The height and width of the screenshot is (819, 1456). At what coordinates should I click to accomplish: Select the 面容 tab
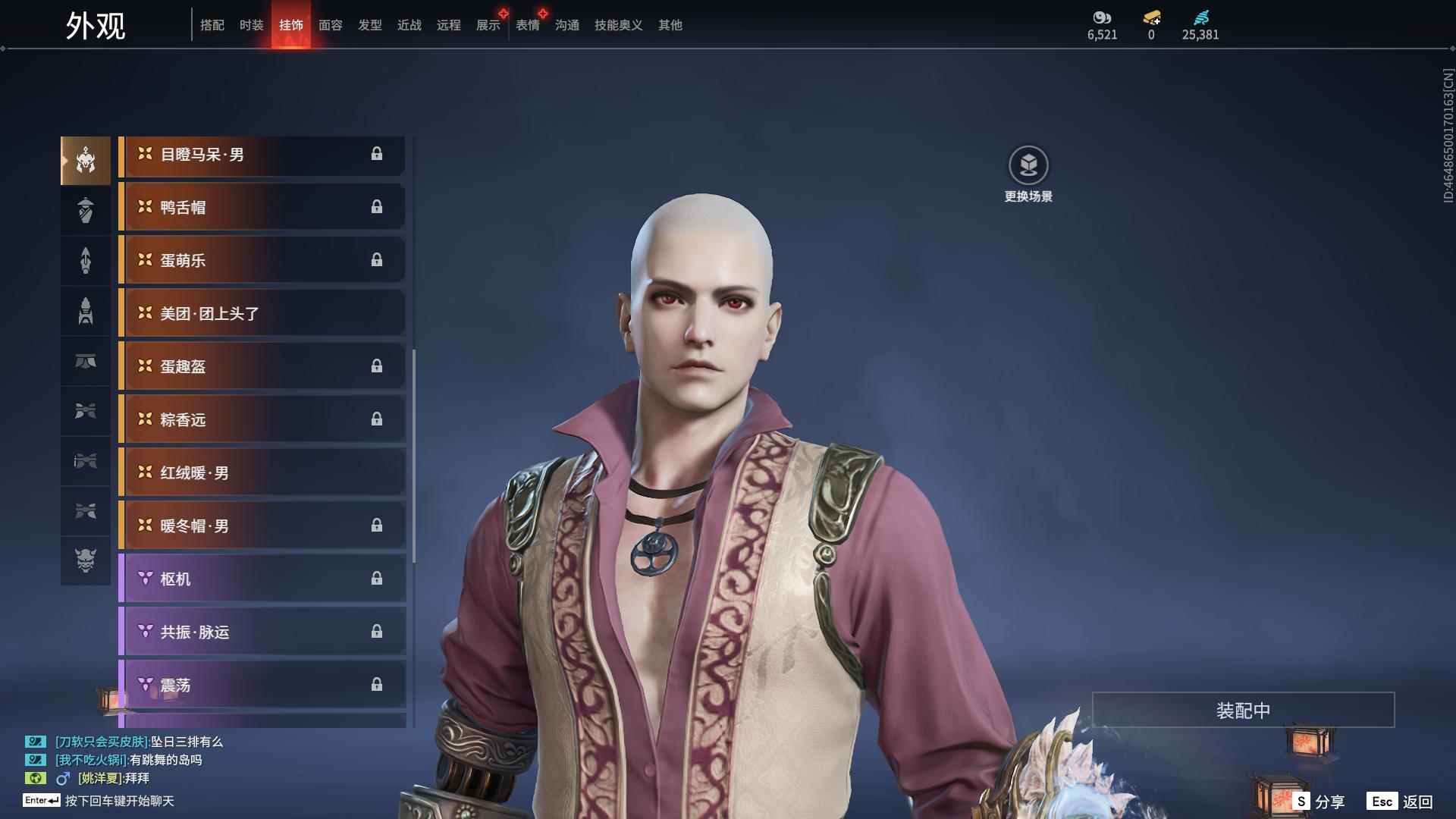330,25
